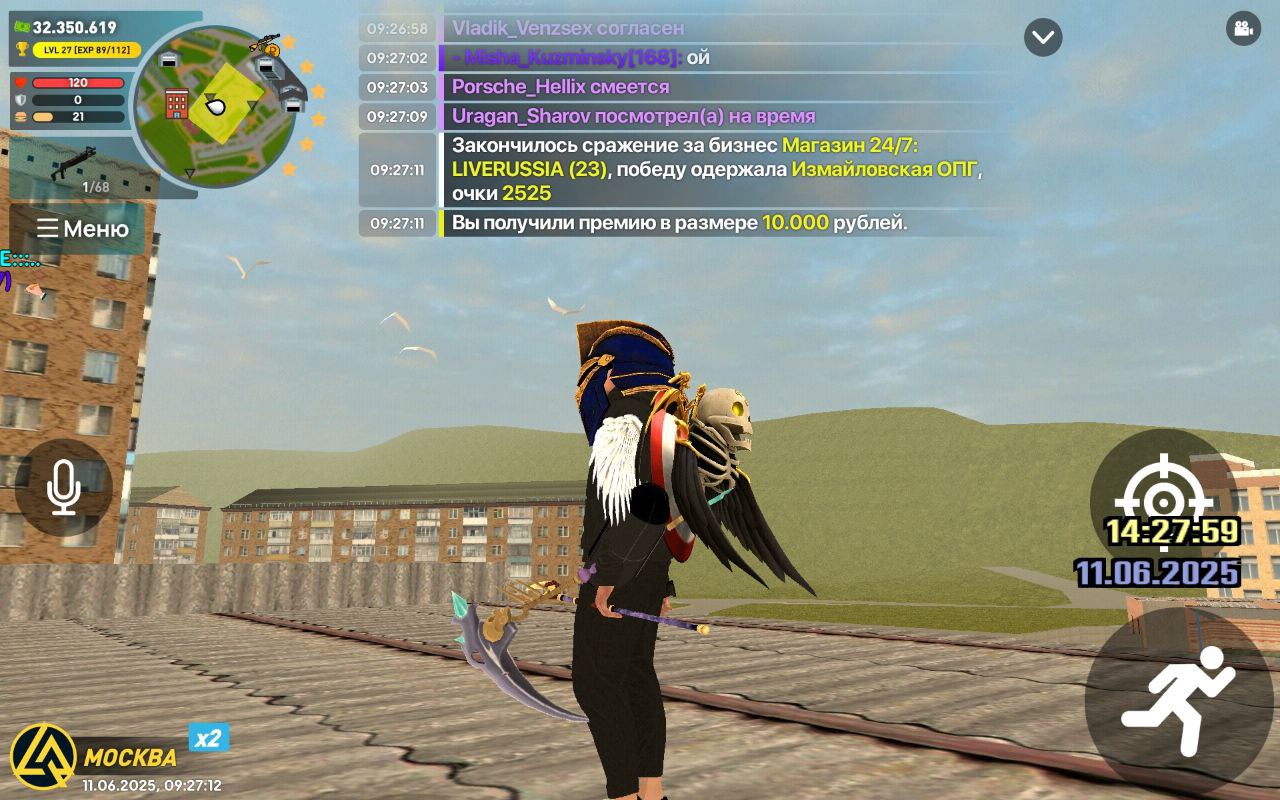1280x800 pixels.
Task: Collapse the chat with the down chevron
Action: point(1042,36)
